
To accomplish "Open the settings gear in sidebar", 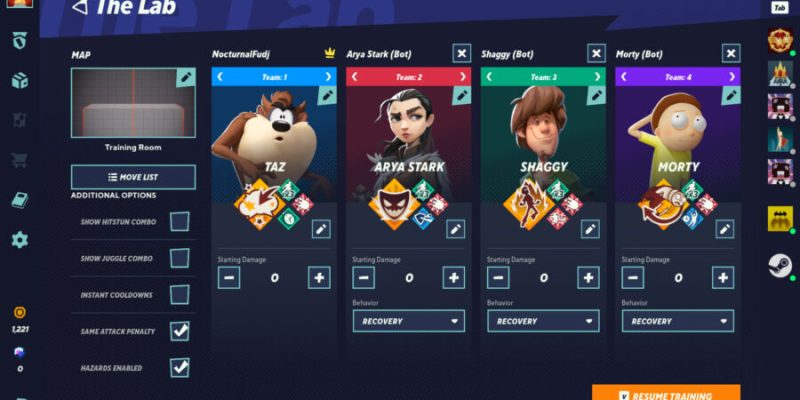I will [x=20, y=240].
